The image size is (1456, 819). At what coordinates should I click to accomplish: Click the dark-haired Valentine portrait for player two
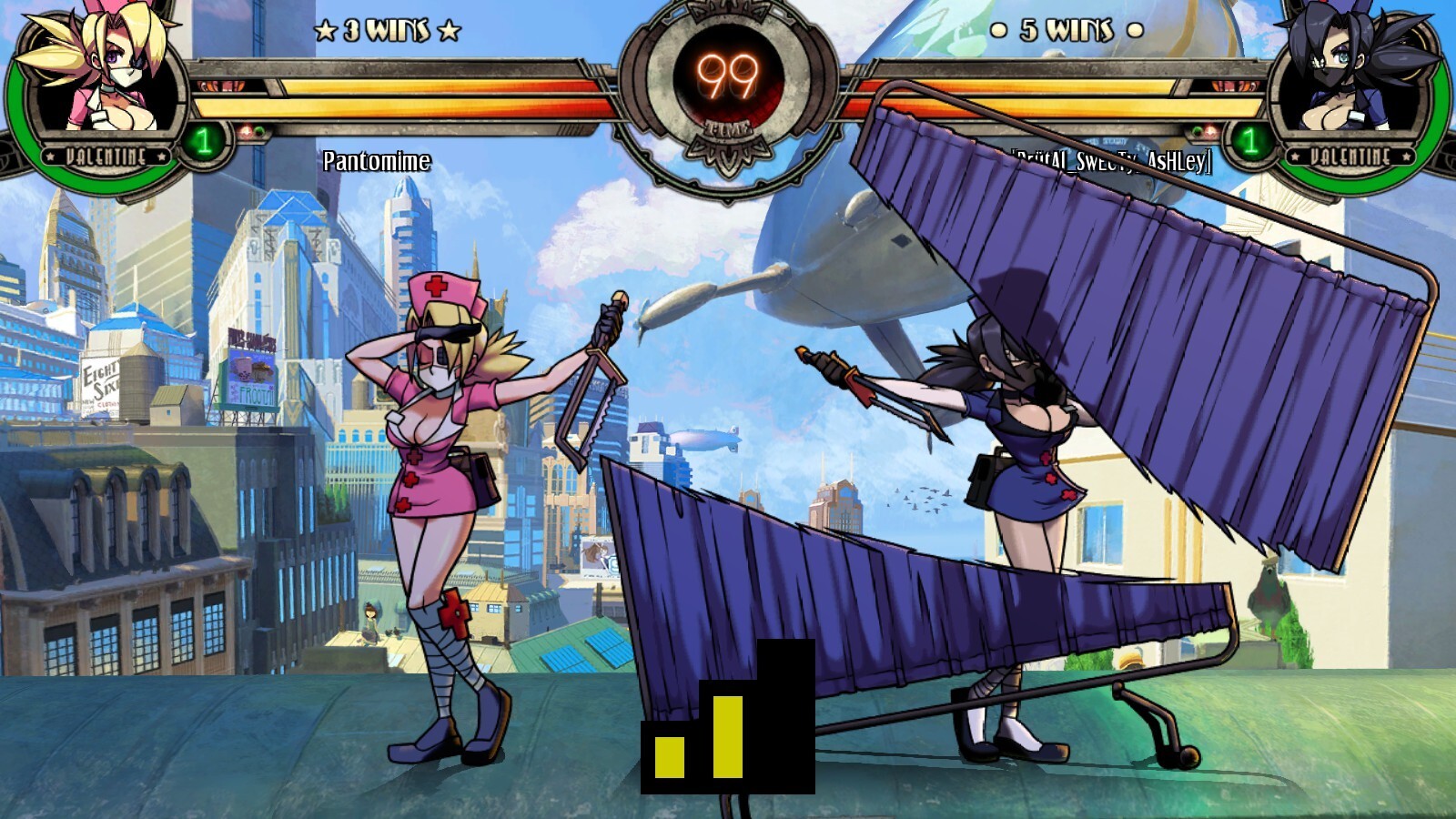point(1356,77)
